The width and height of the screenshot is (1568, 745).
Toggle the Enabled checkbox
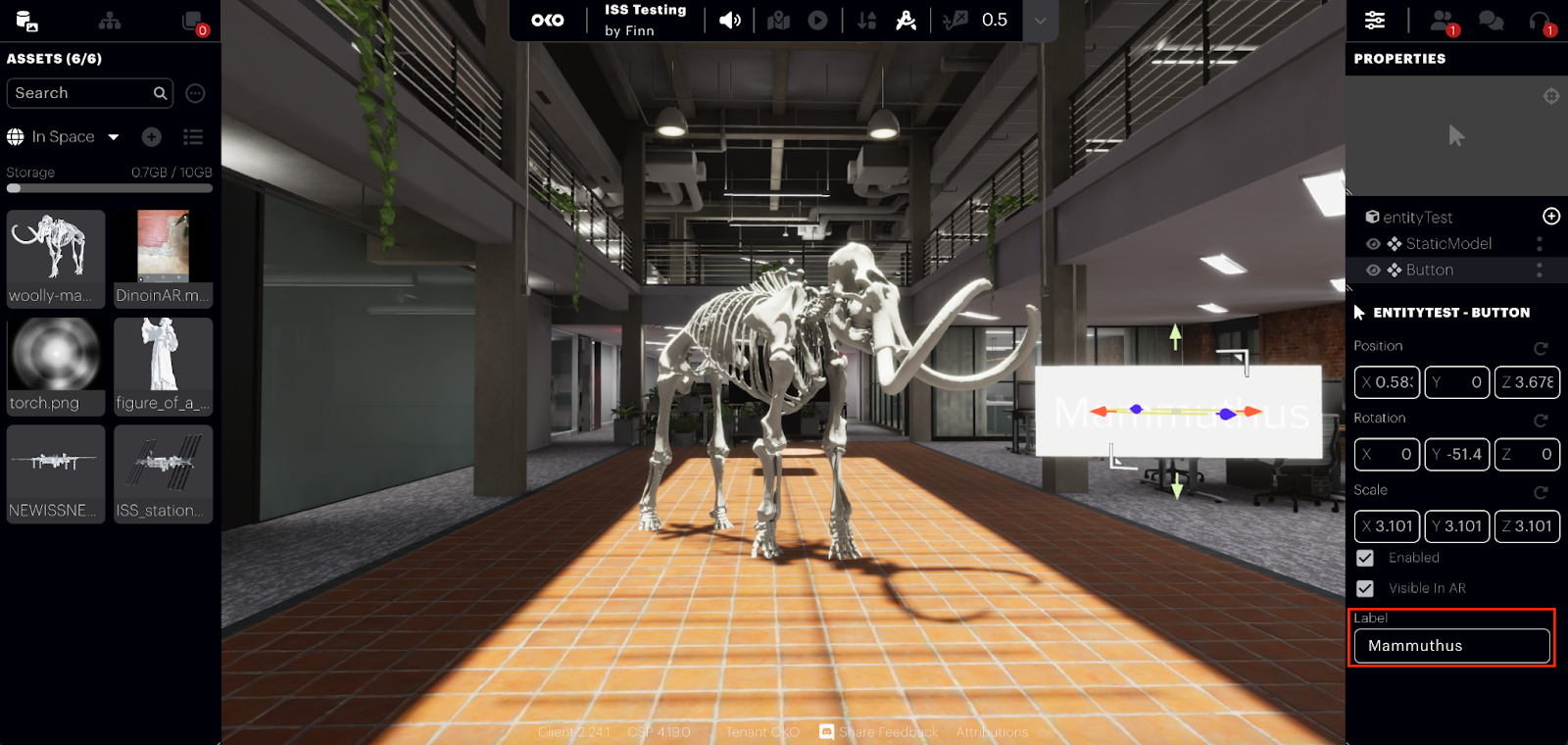[x=1365, y=558]
